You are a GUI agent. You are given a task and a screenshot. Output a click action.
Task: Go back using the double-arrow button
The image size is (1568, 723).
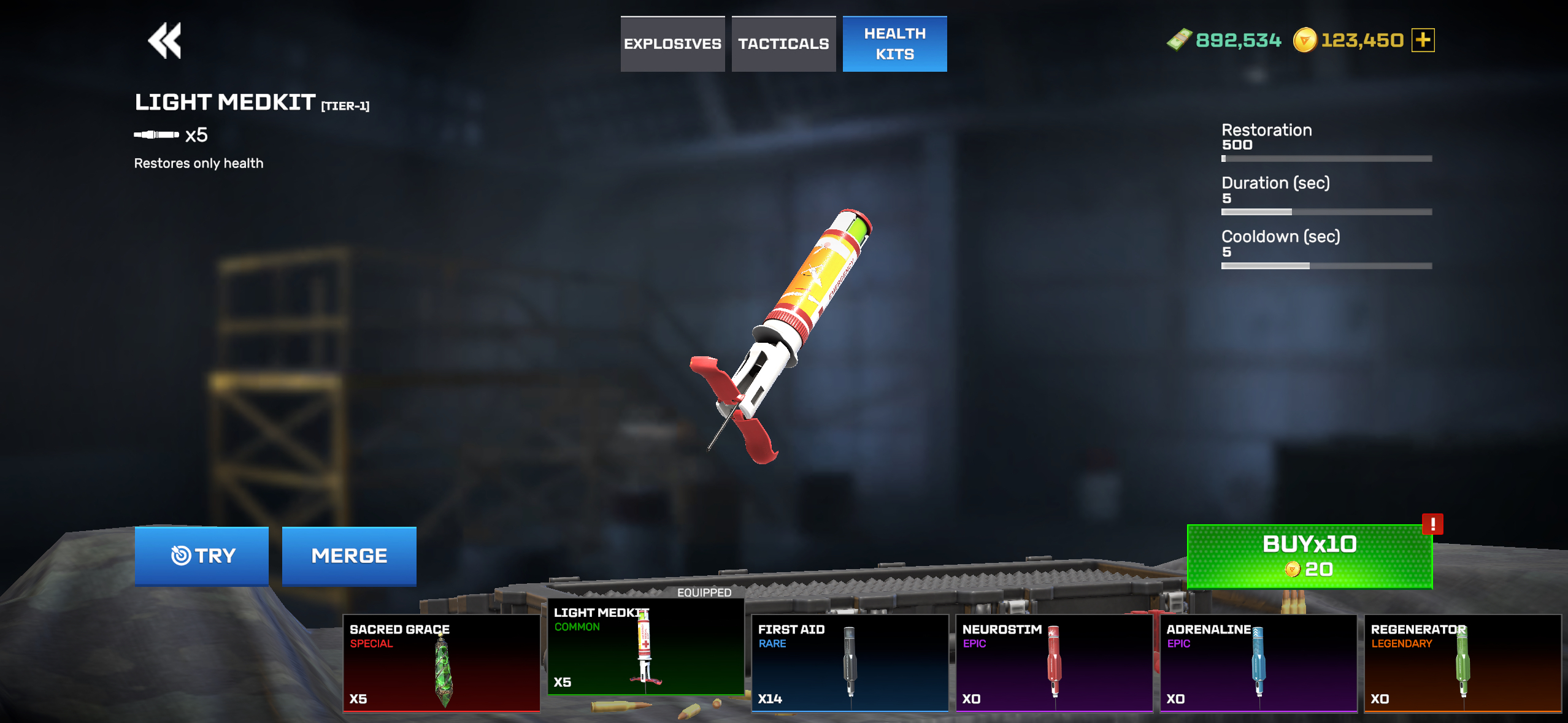tap(164, 41)
